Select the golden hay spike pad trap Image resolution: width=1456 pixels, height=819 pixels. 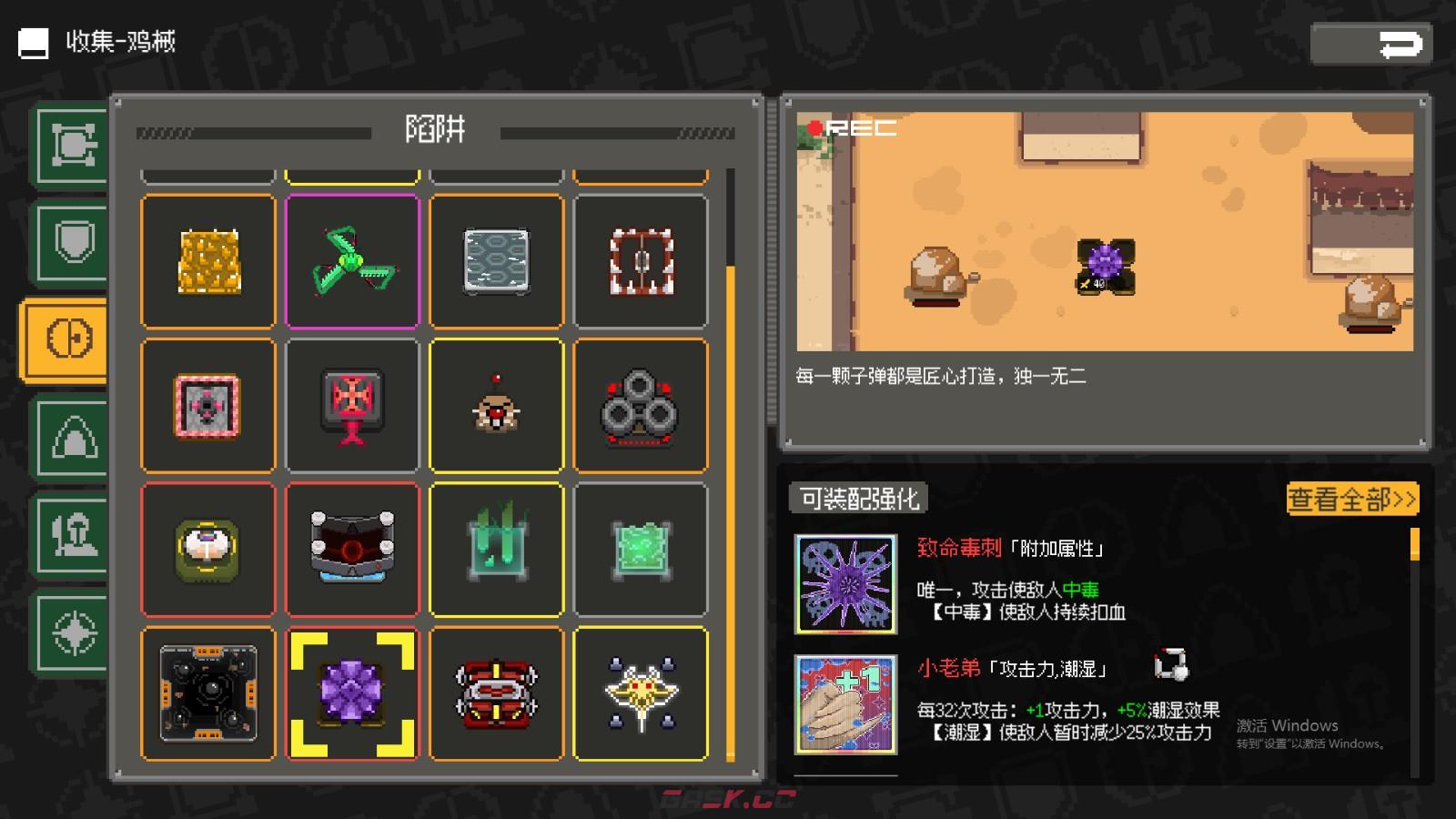[x=207, y=261]
